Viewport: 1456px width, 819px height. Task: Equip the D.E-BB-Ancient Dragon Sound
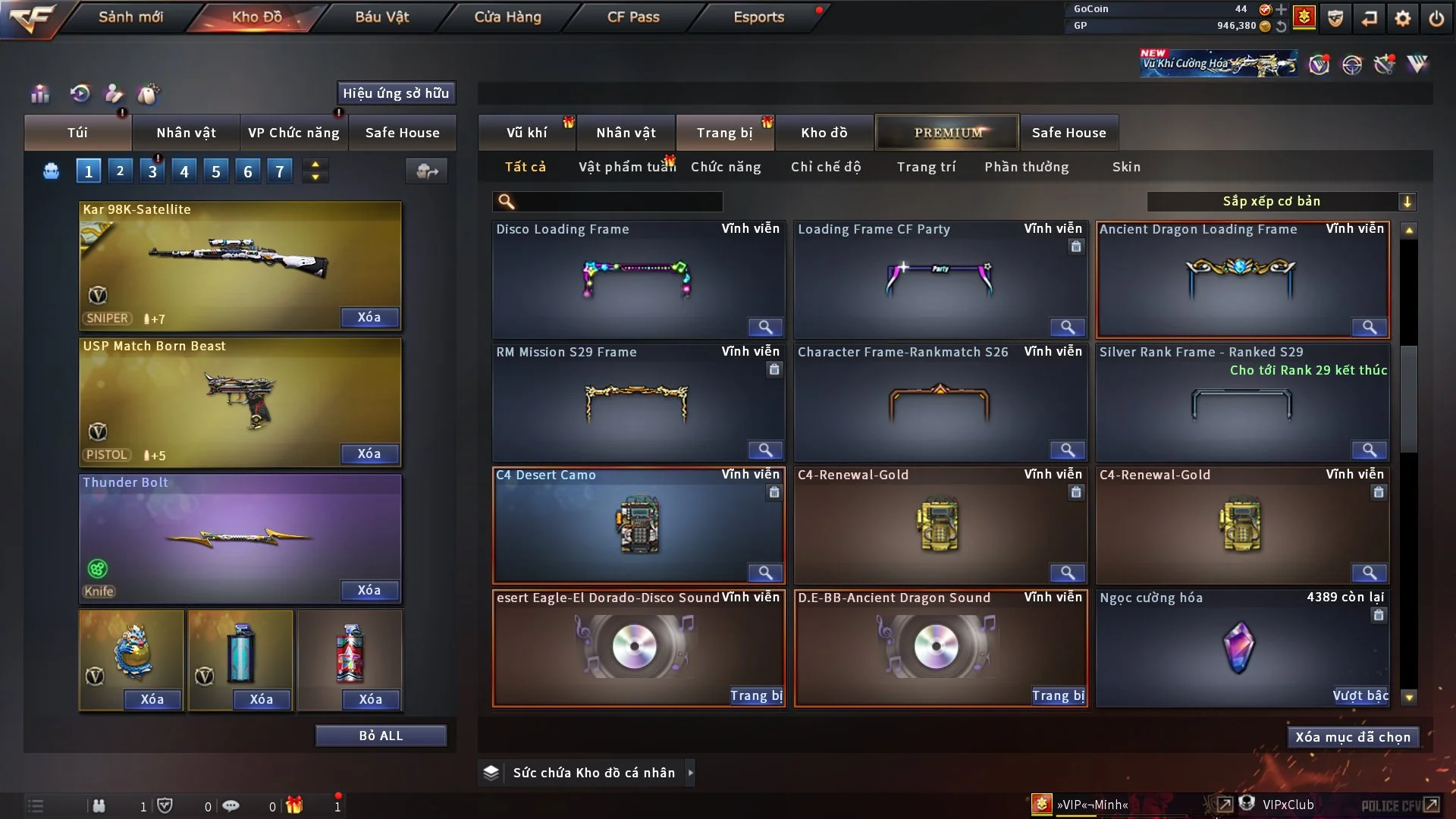(x=1058, y=695)
